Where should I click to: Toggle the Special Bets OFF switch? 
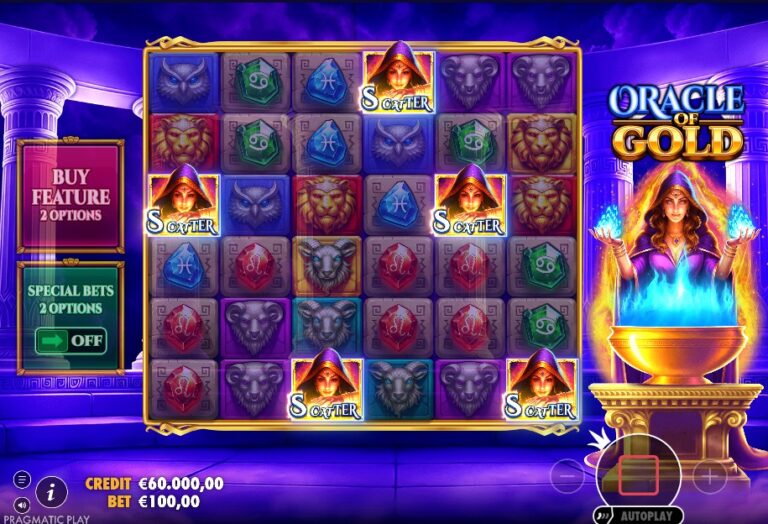[x=71, y=340]
